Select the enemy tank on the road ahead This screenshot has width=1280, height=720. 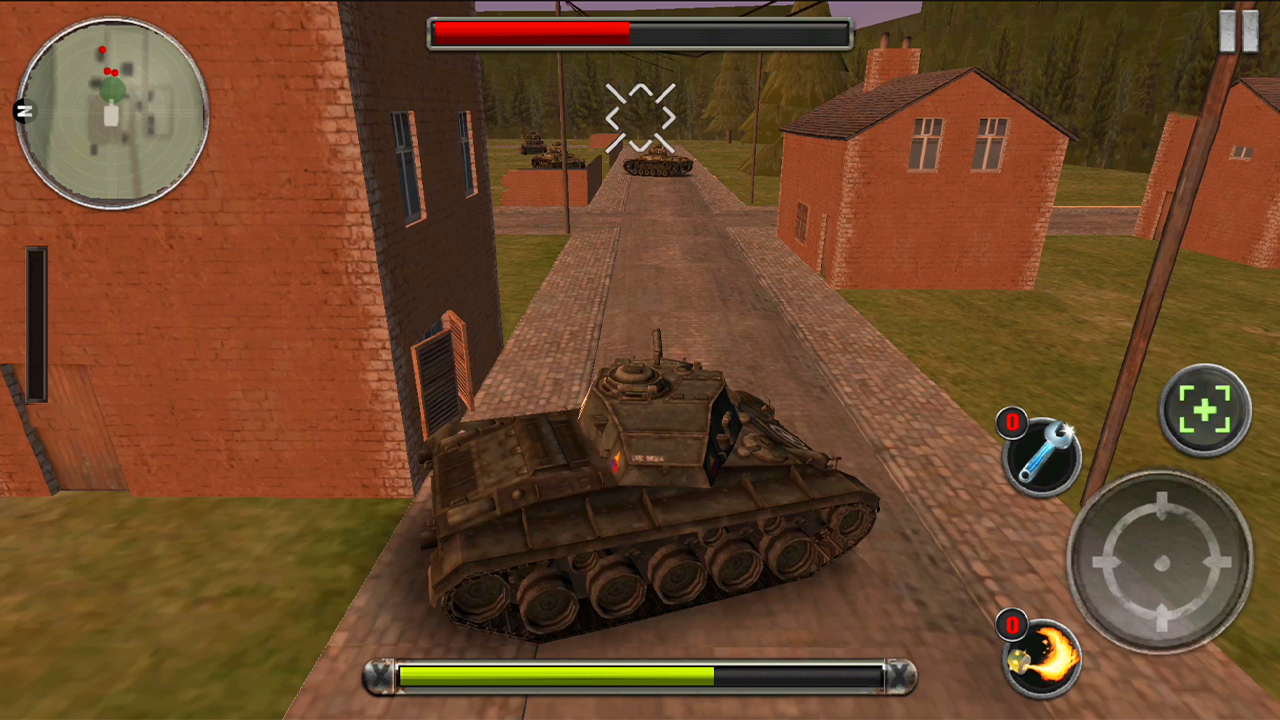coord(655,165)
